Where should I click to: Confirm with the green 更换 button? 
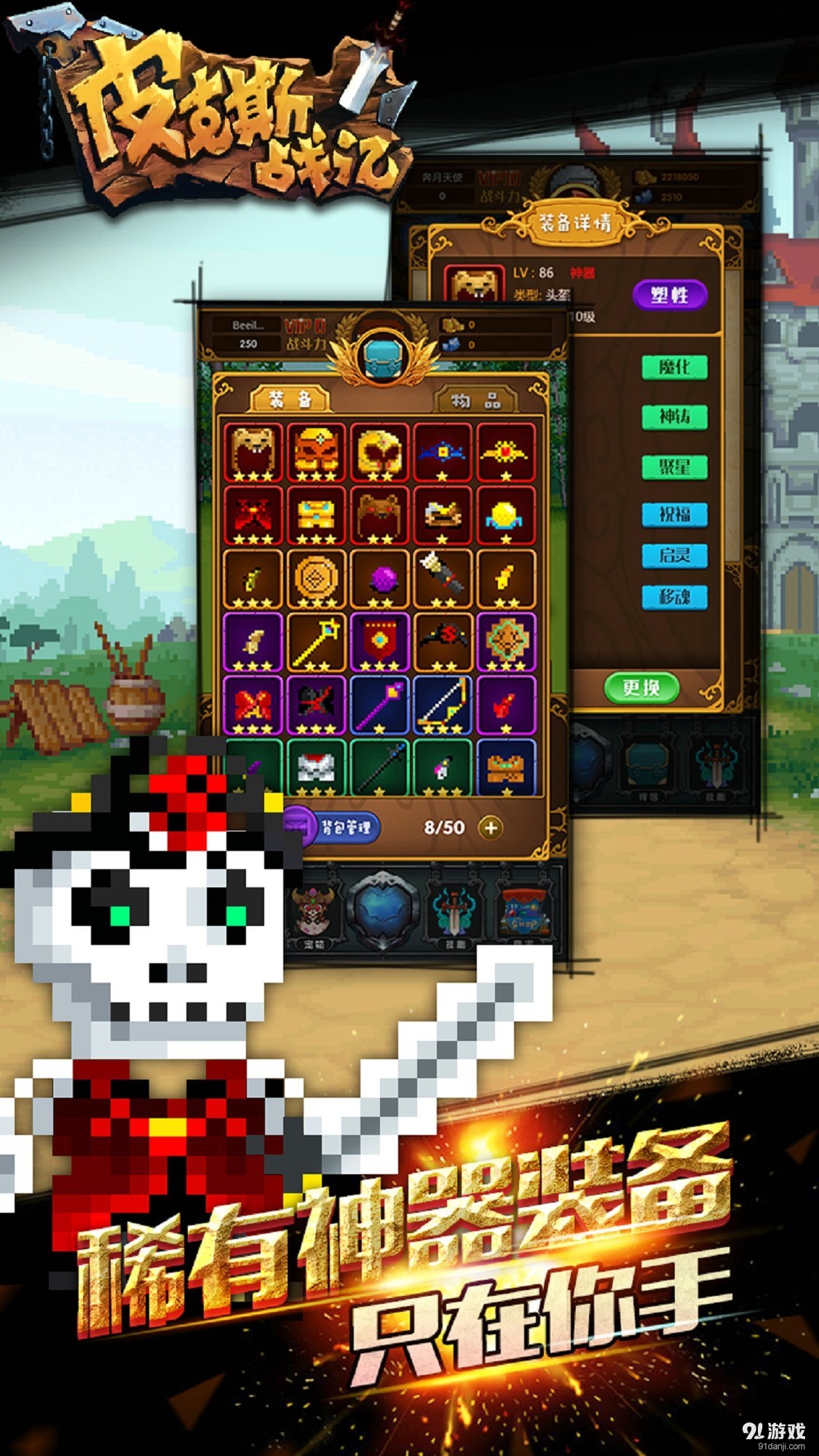click(x=641, y=687)
